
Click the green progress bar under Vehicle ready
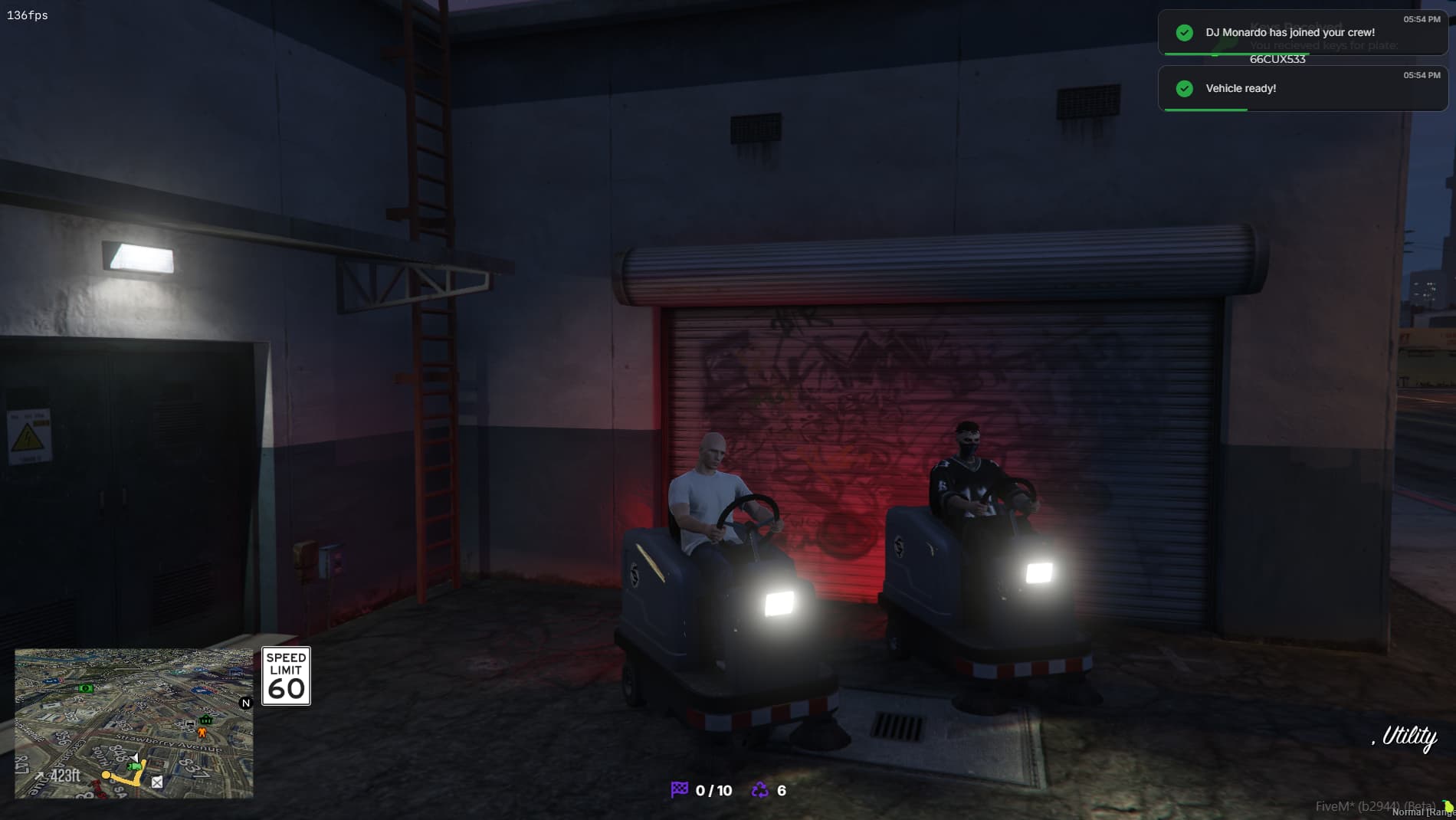[x=1207, y=108]
